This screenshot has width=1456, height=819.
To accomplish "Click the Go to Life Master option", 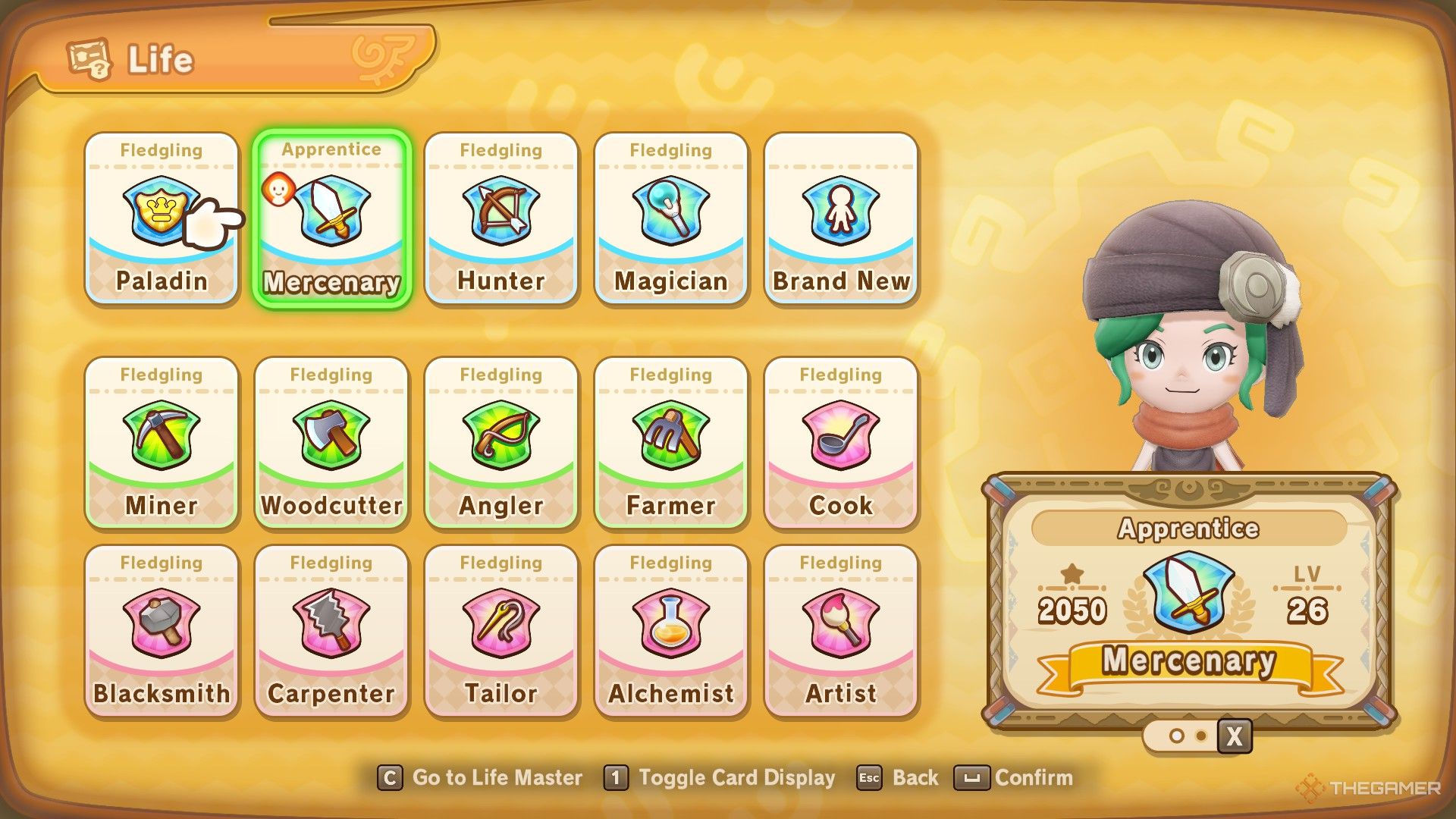I will coord(481,778).
